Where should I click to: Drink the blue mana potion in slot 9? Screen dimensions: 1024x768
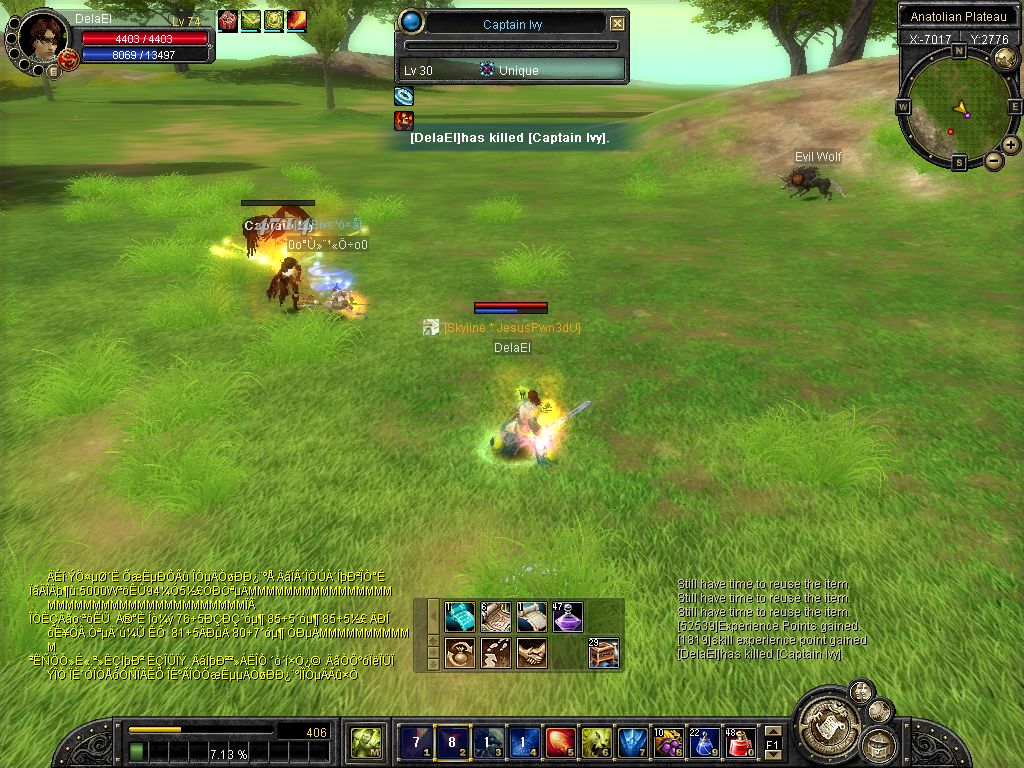[x=703, y=742]
